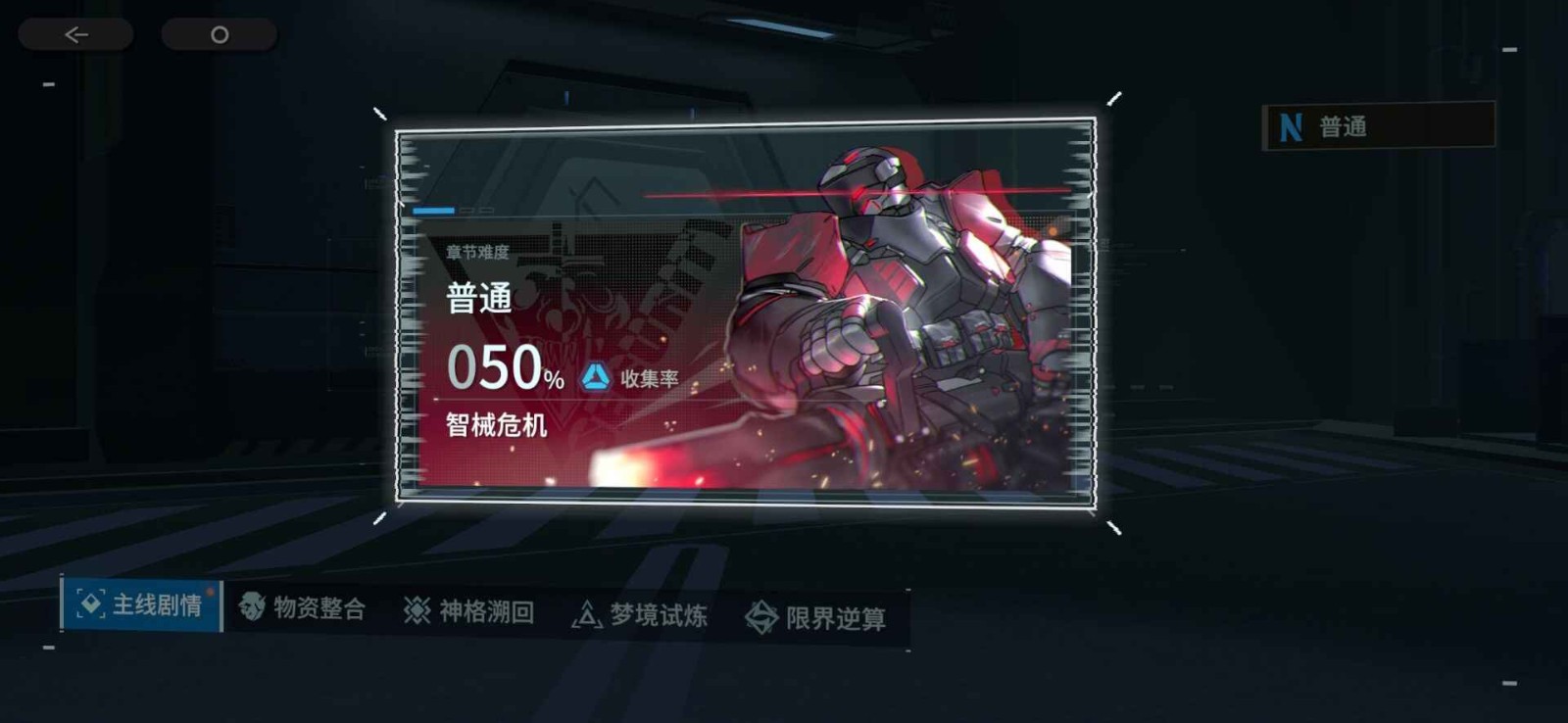
Task: Switch to the 限界逆算 tab
Action: (x=815, y=618)
